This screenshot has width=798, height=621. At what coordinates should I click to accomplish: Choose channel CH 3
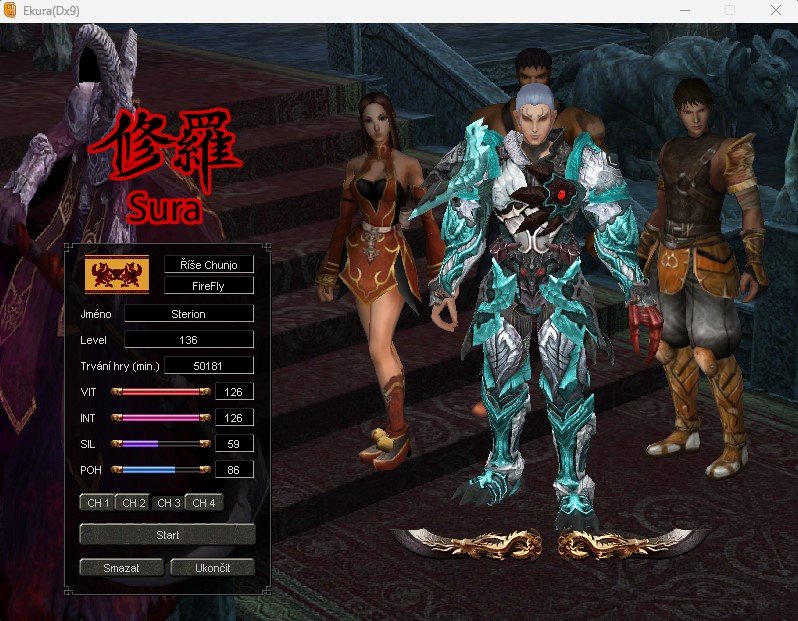click(168, 503)
